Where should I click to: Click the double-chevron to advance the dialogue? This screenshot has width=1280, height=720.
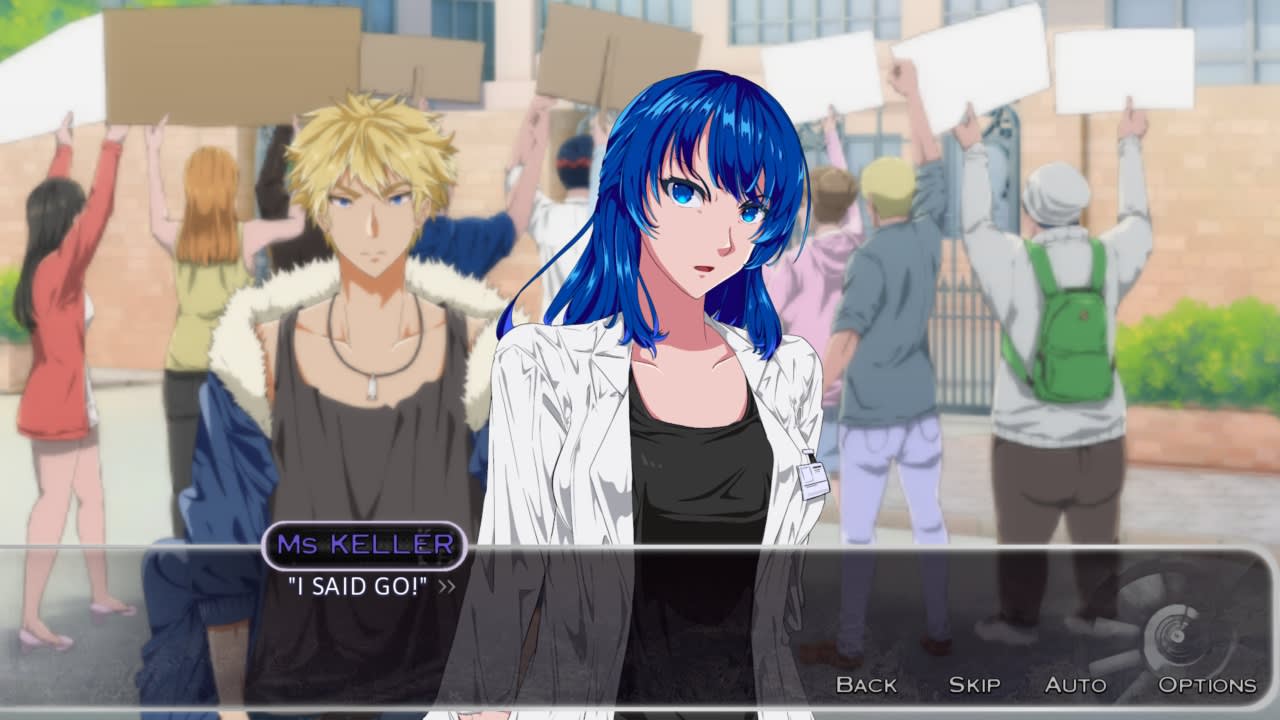[447, 587]
